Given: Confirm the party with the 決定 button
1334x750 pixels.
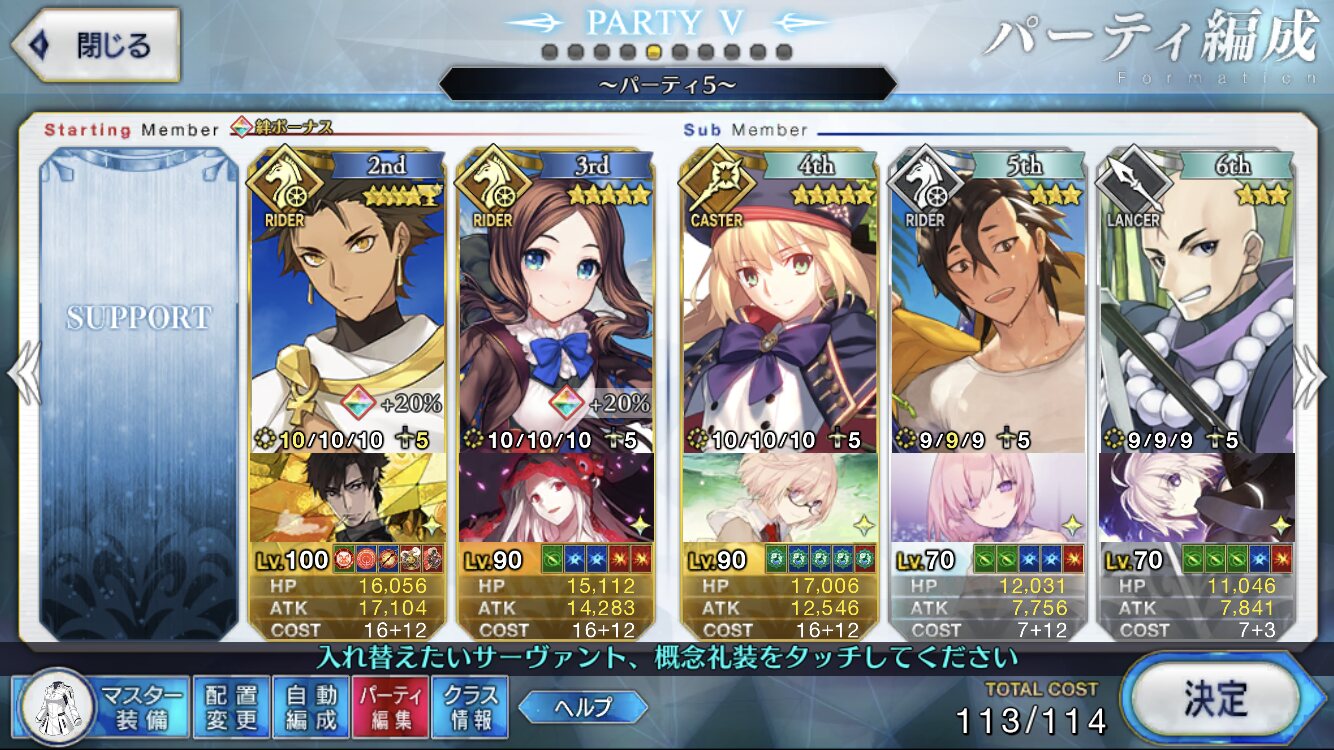Looking at the screenshot, I should (x=1214, y=699).
